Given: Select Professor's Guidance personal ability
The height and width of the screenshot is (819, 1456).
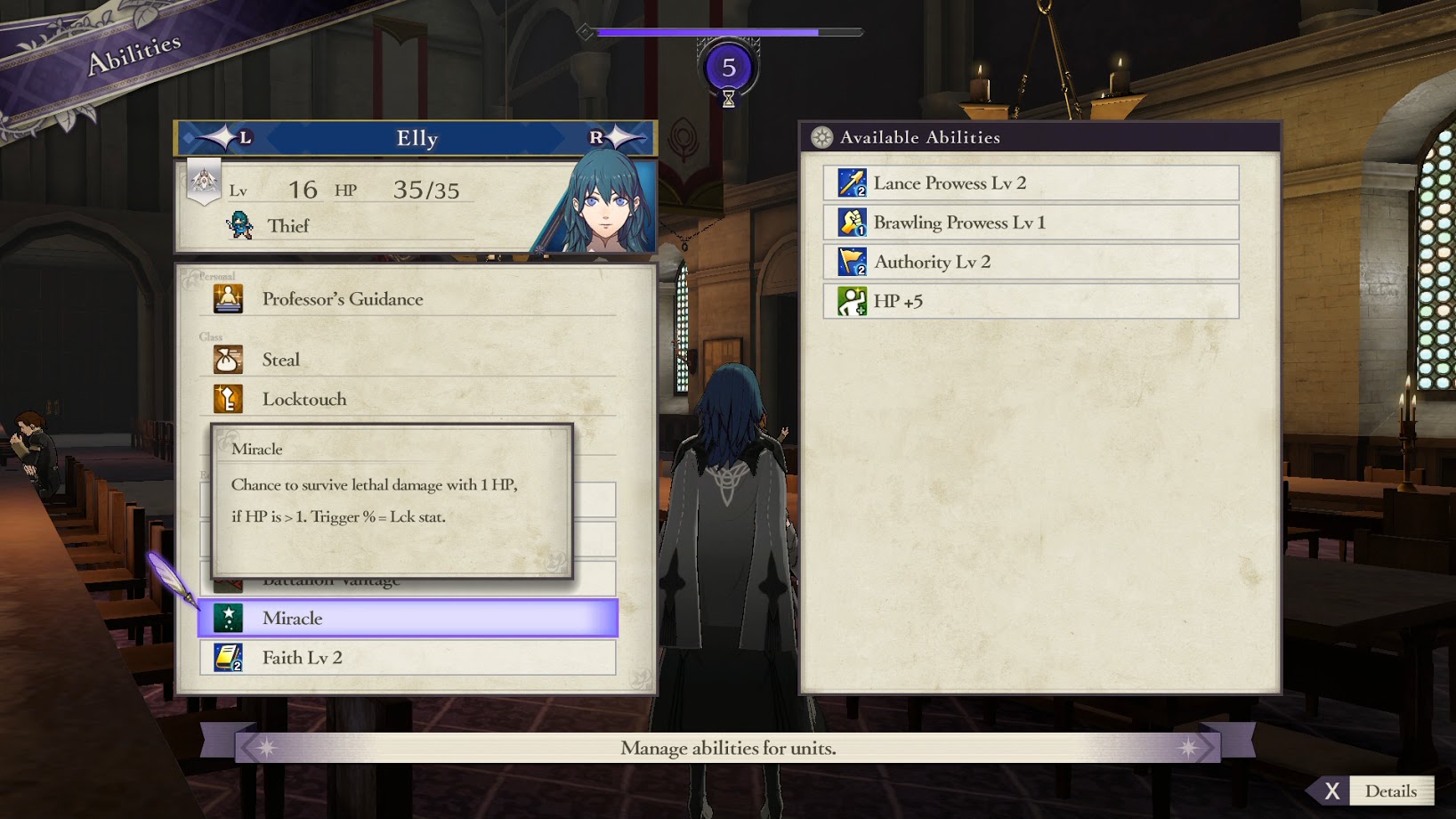Looking at the screenshot, I should 409,299.
